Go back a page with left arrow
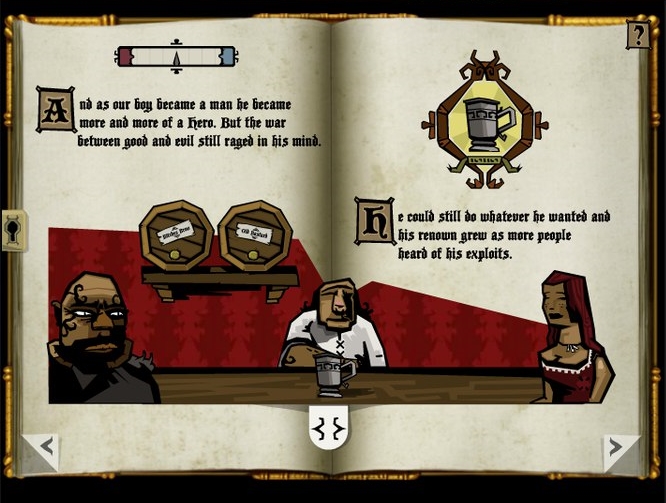Viewport: 666px width, 503px height. (44, 448)
